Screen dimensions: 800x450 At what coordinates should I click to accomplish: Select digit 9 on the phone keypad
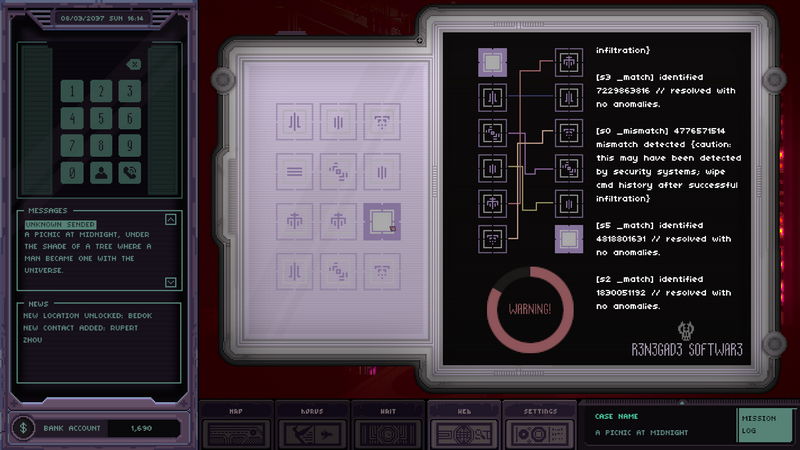(129, 145)
